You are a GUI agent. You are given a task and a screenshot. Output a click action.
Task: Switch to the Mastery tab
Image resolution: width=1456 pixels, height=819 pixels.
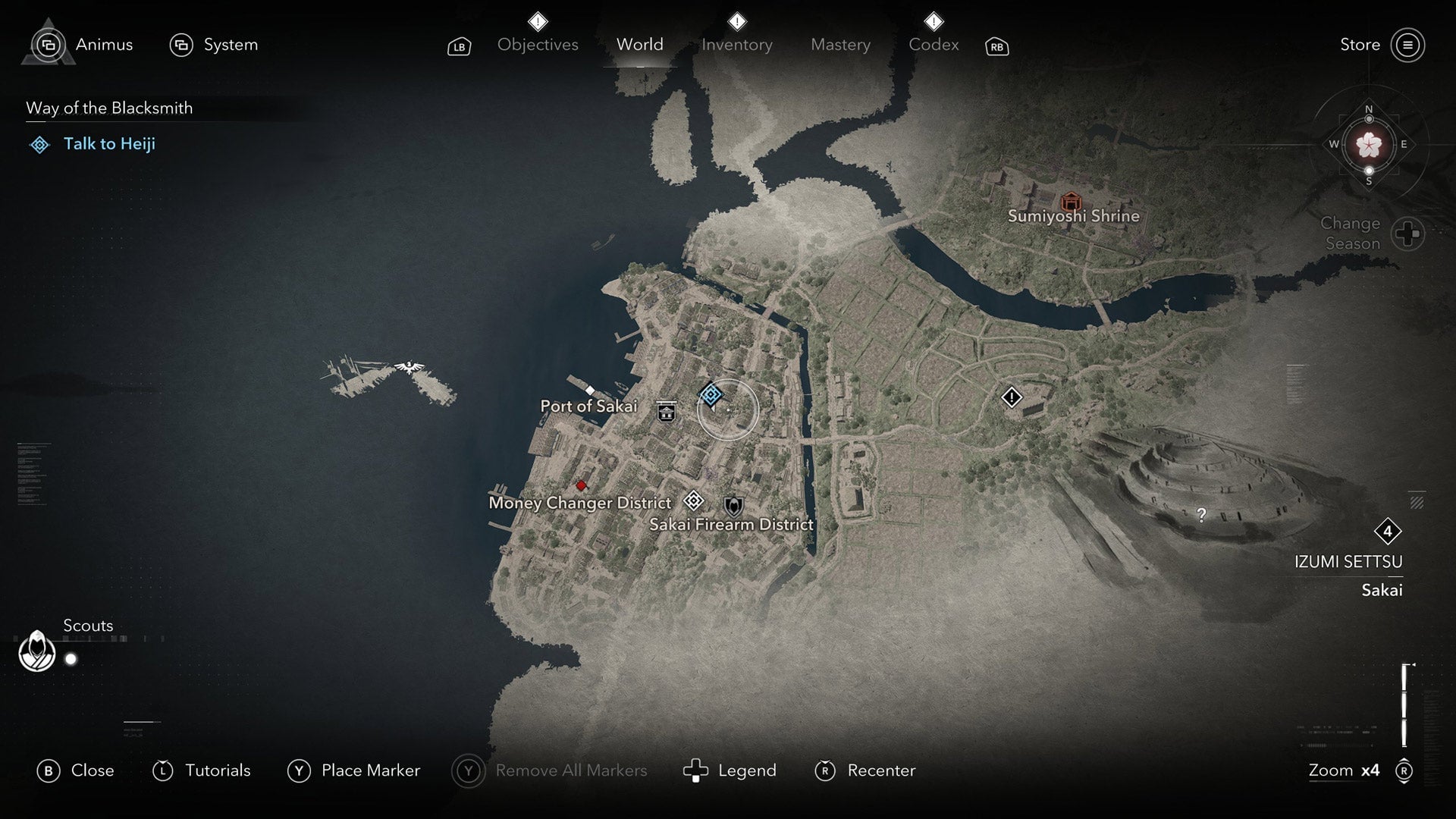[840, 45]
